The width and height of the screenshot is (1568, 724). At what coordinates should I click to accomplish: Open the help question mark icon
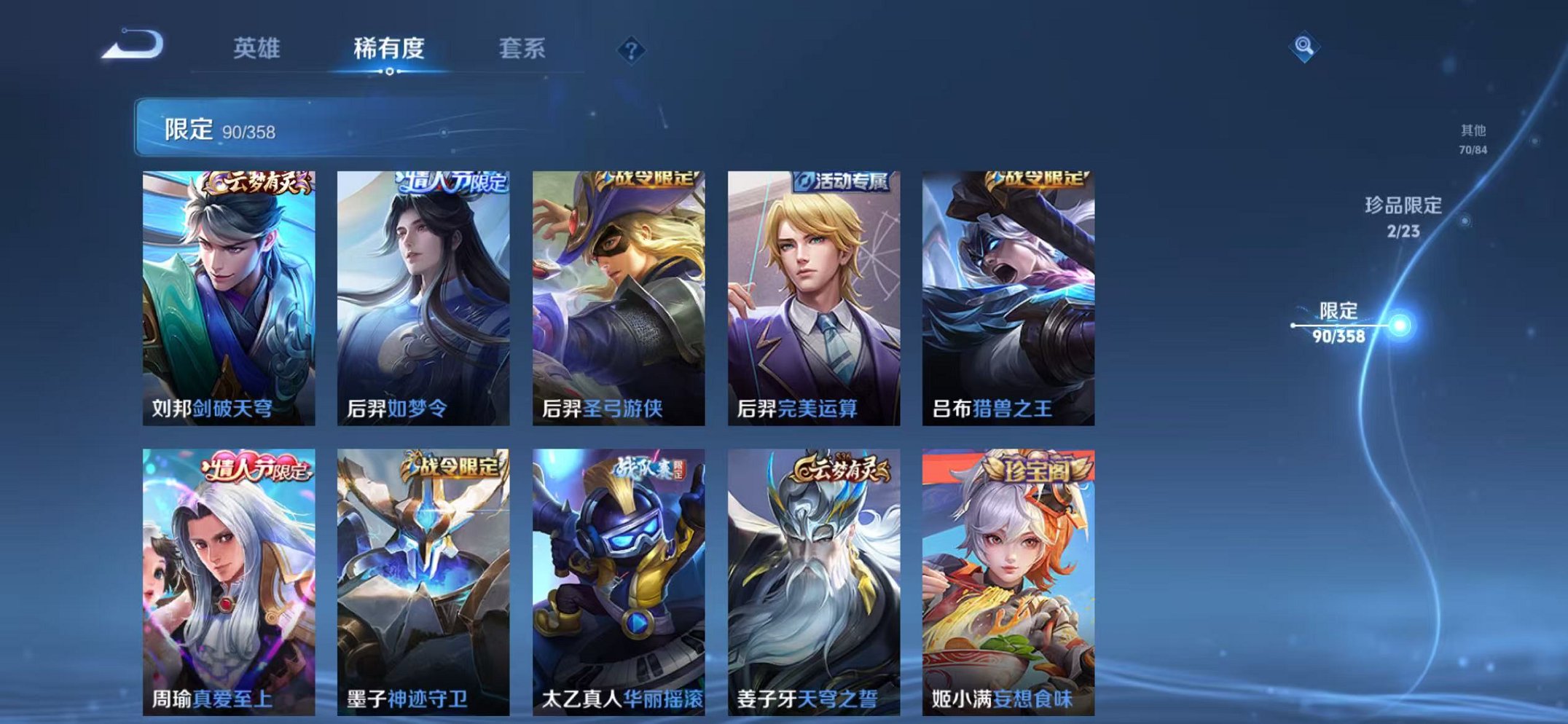coord(632,50)
